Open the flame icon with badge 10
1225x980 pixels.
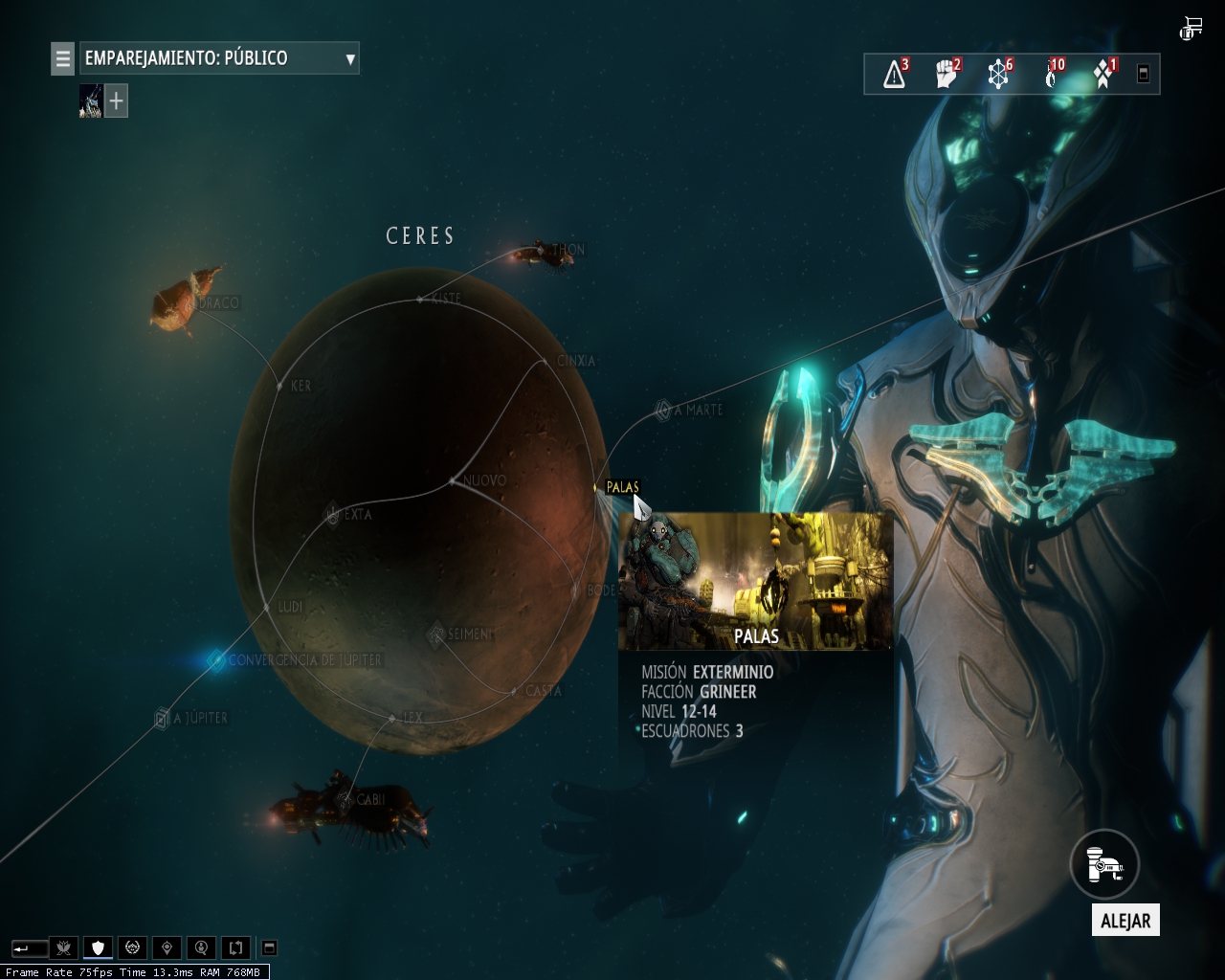(x=1051, y=74)
